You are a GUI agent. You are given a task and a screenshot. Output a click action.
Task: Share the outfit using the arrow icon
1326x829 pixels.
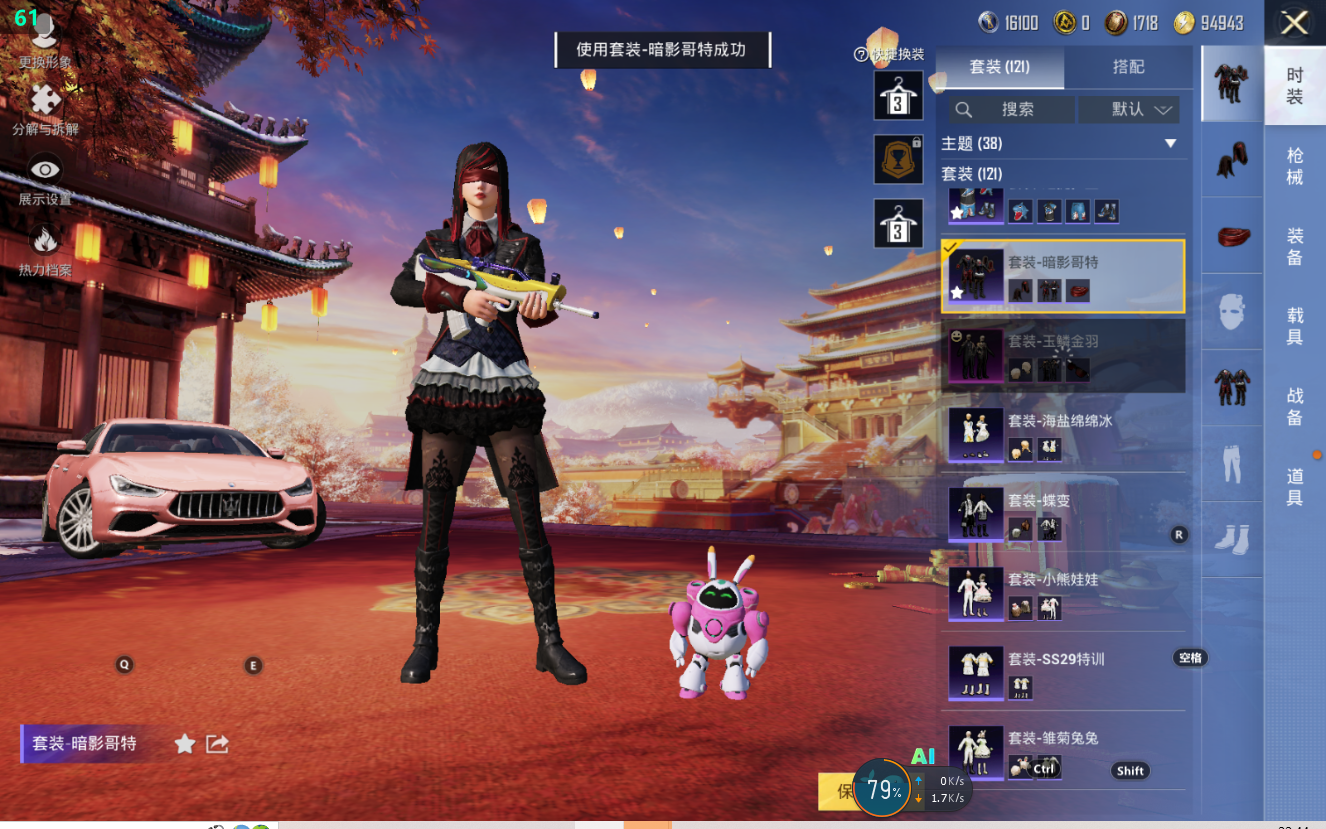coord(217,743)
